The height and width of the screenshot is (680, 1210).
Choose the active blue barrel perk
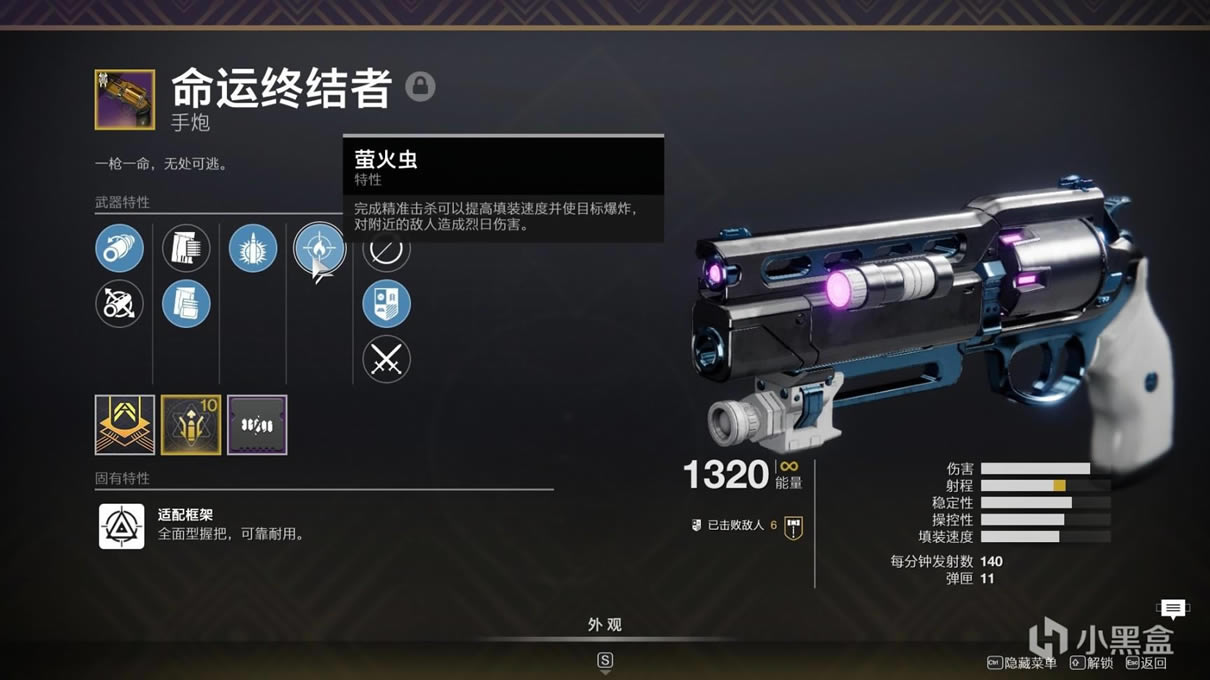click(119, 248)
